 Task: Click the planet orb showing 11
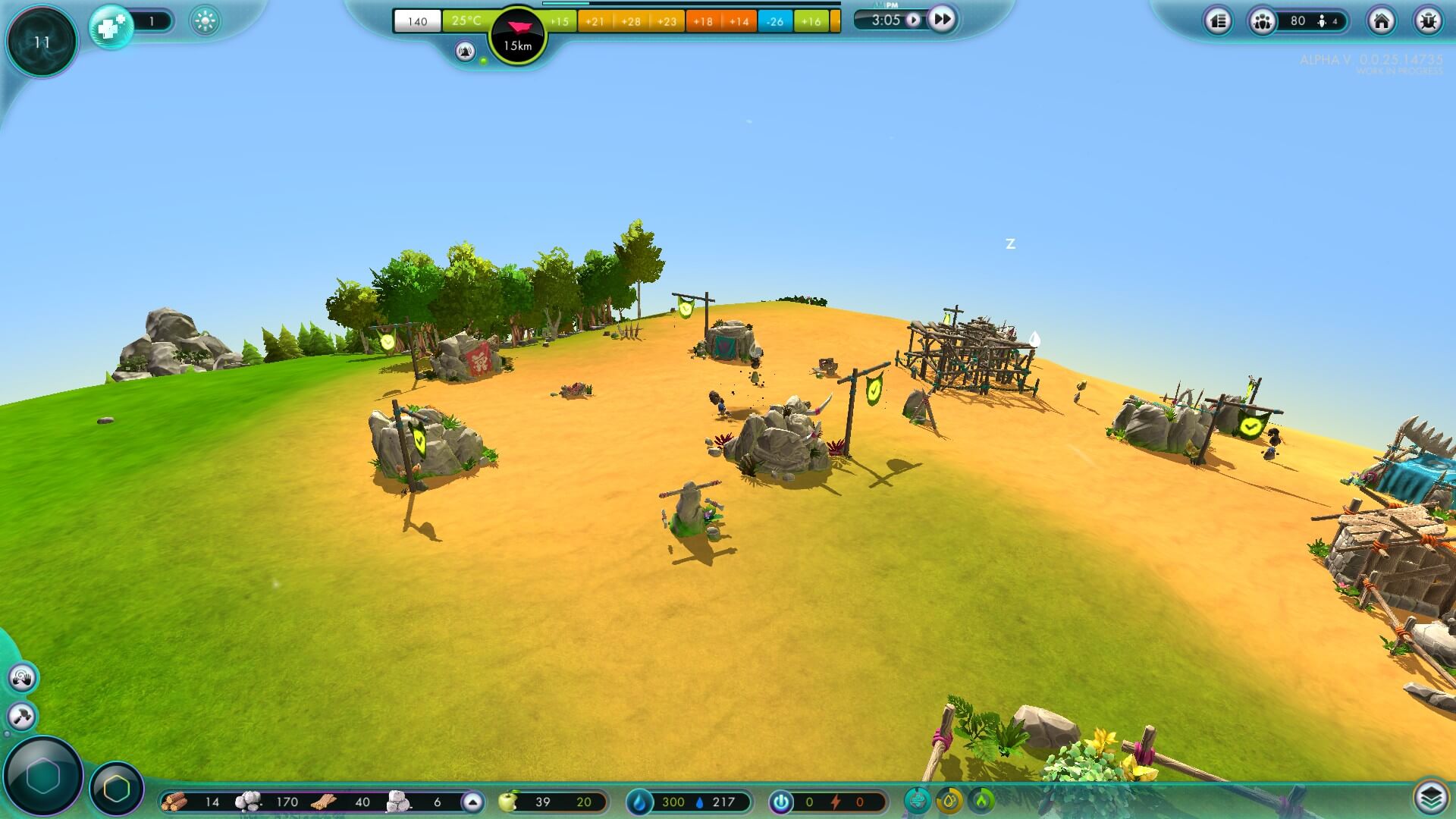tap(41, 42)
